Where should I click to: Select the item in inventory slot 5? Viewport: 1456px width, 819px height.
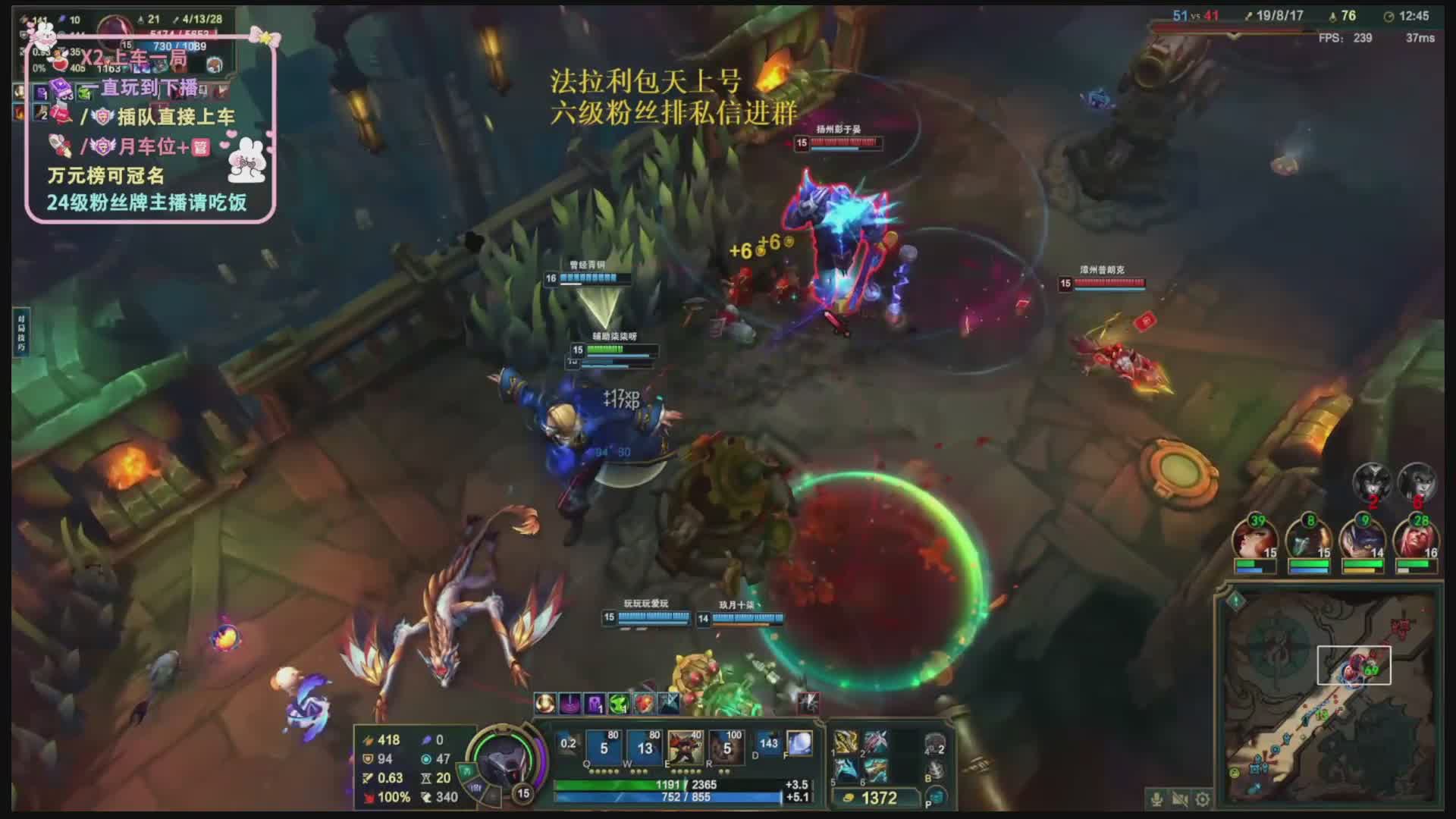[846, 770]
